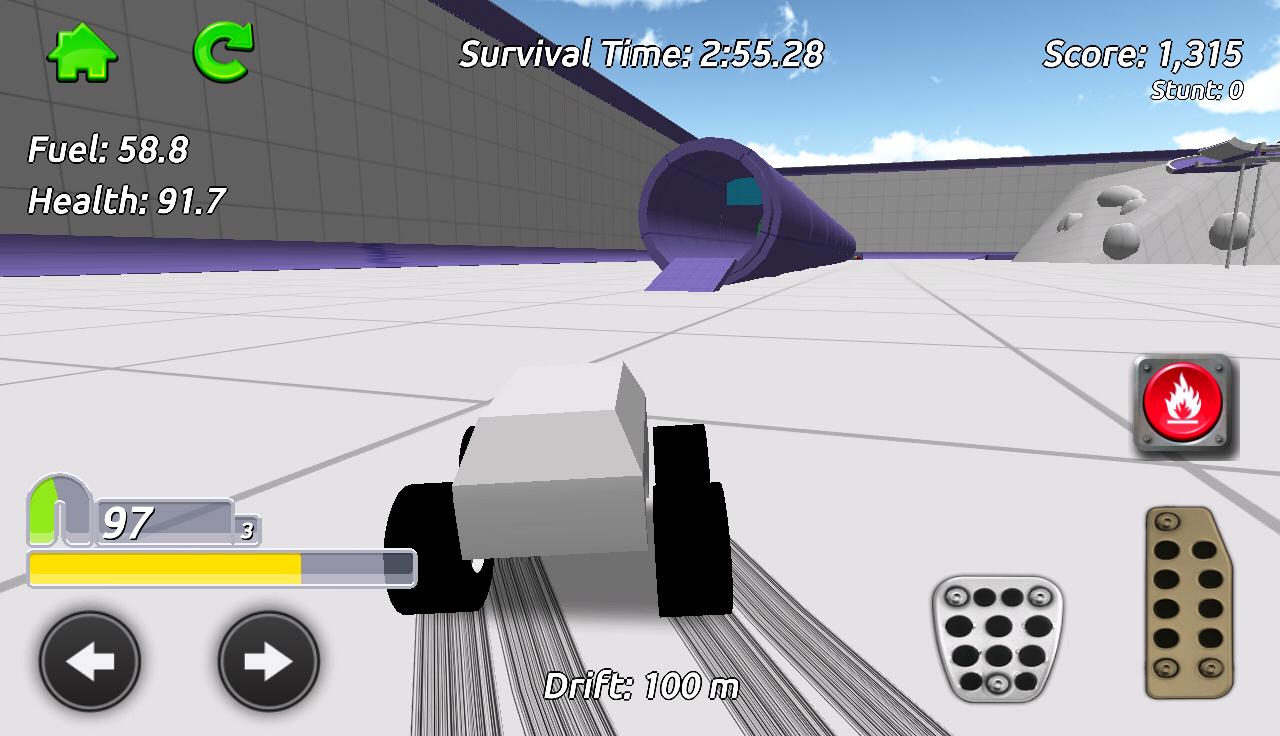Tap the left steering arrow icon
The image size is (1280, 736).
[x=88, y=661]
